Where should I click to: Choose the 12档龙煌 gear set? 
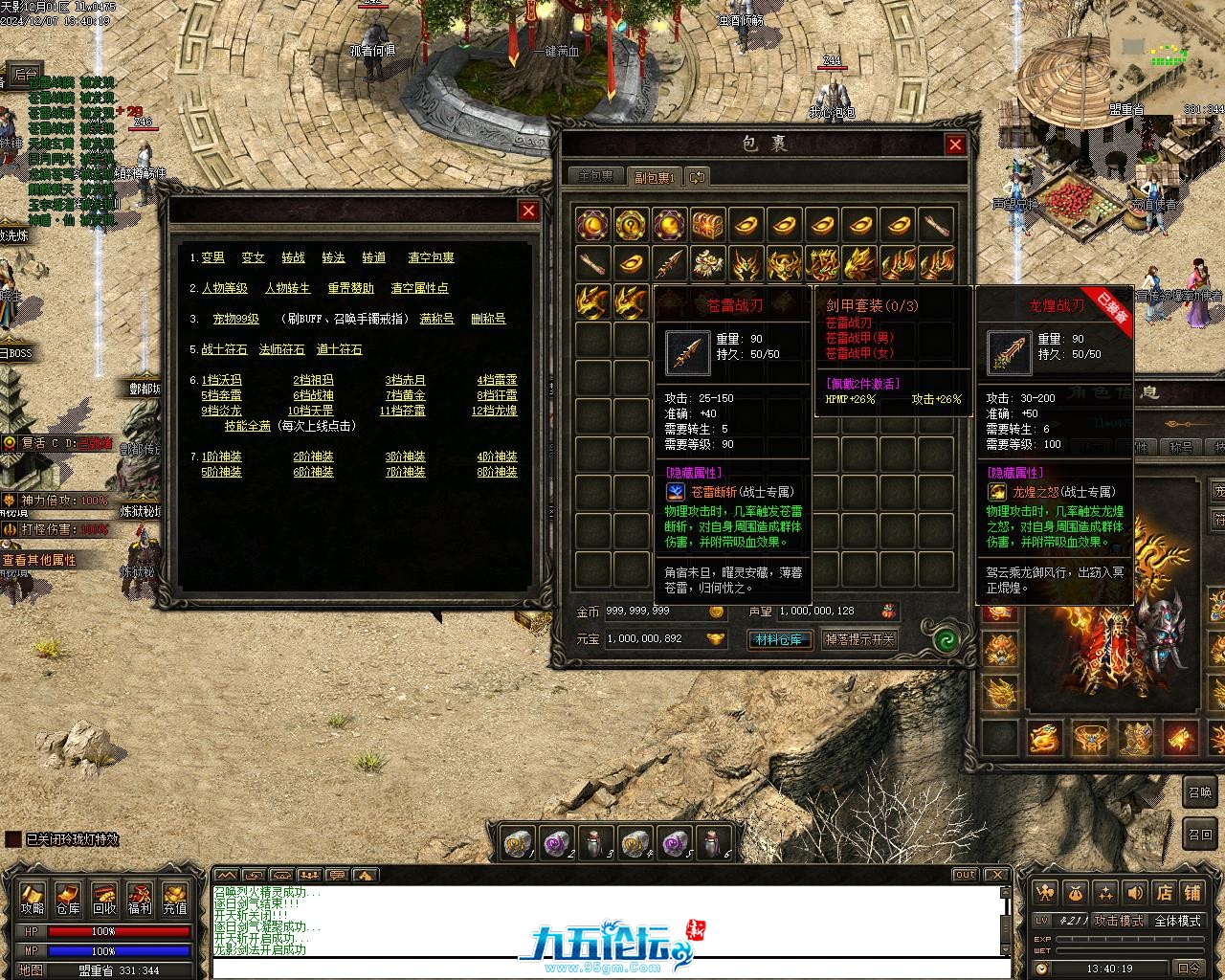click(494, 411)
